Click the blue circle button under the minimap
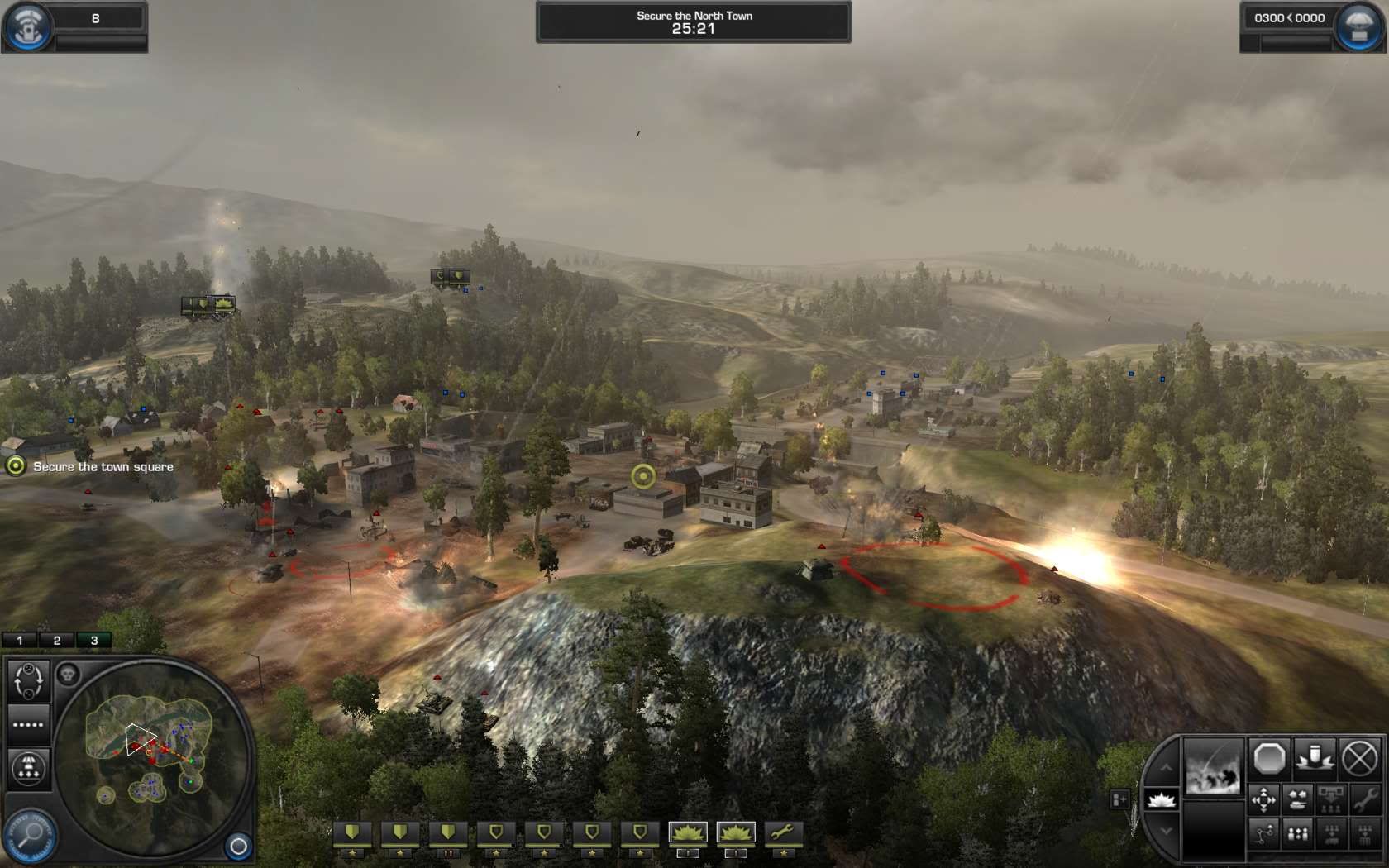 coord(238,846)
